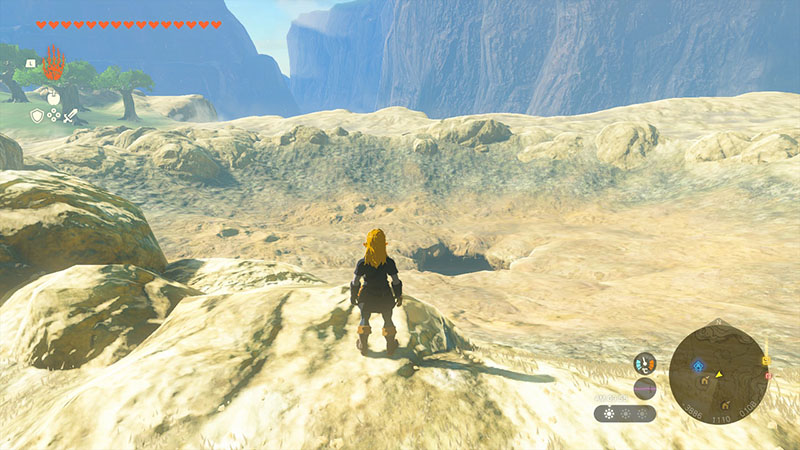Open the circular minimap
Viewport: 800px width, 450px height.
click(x=719, y=369)
